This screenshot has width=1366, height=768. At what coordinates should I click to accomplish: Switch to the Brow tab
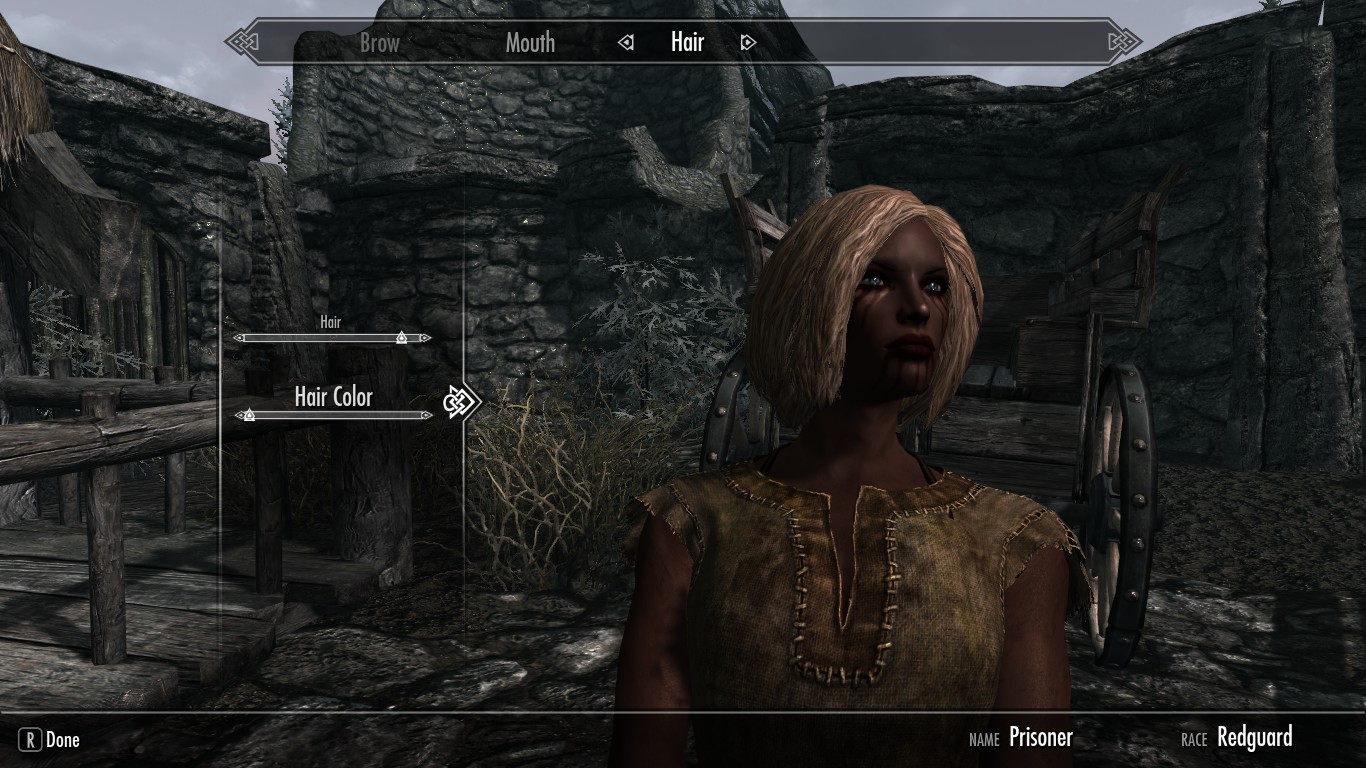click(x=379, y=43)
